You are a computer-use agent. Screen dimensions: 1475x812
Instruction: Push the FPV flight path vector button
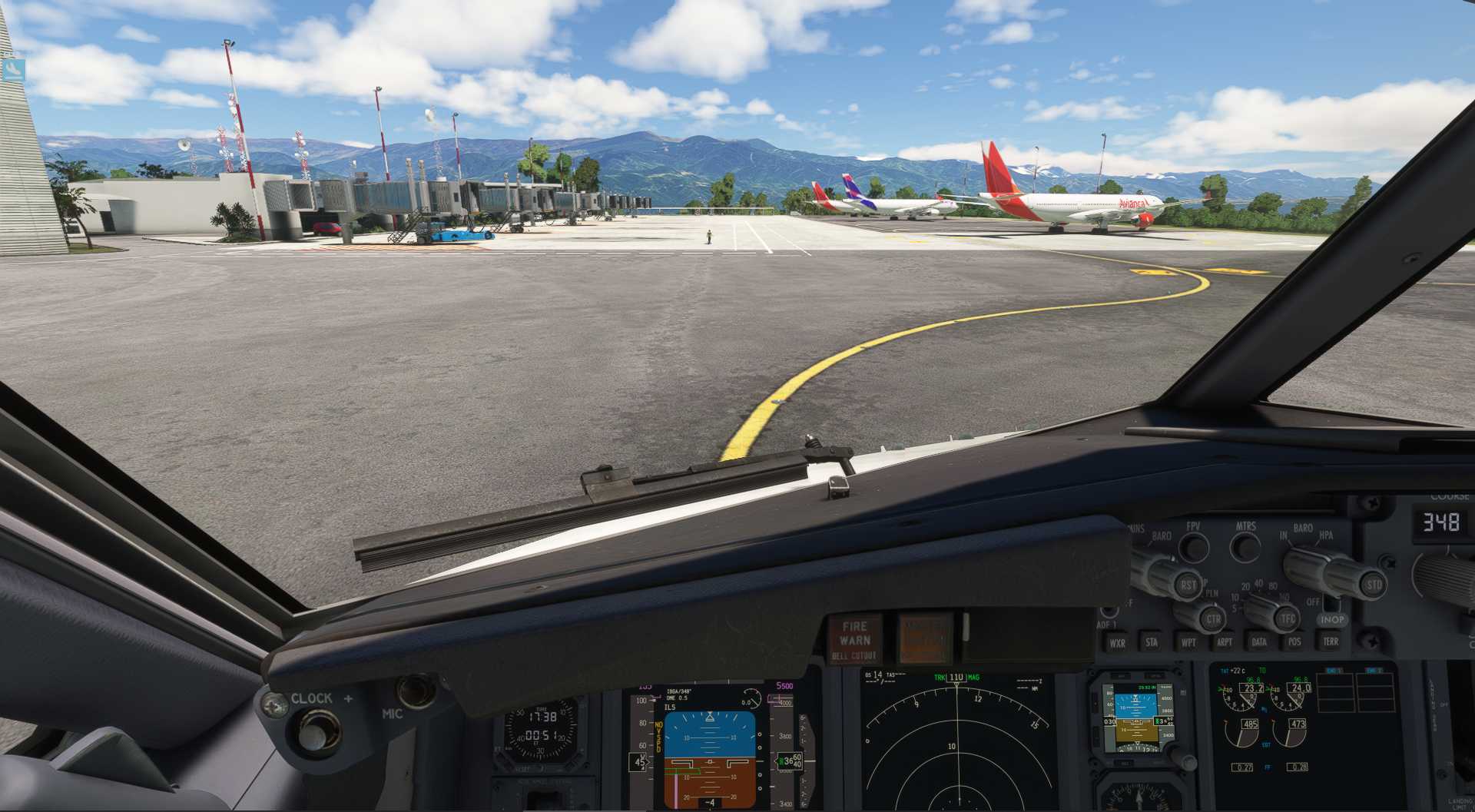coord(1193,546)
